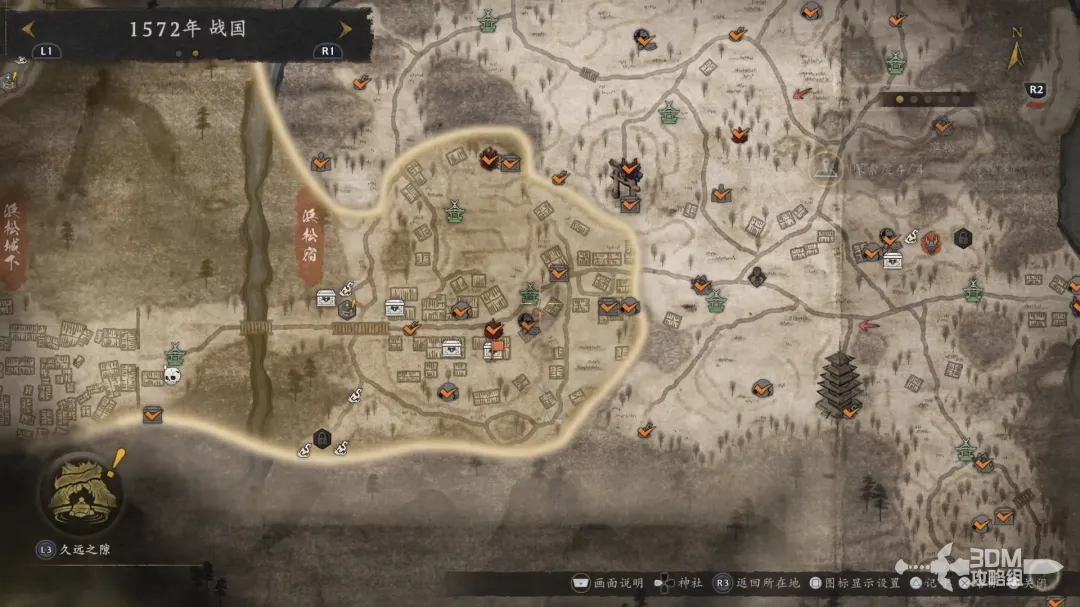
Task: Select the white skull map marker
Action: point(172,375)
